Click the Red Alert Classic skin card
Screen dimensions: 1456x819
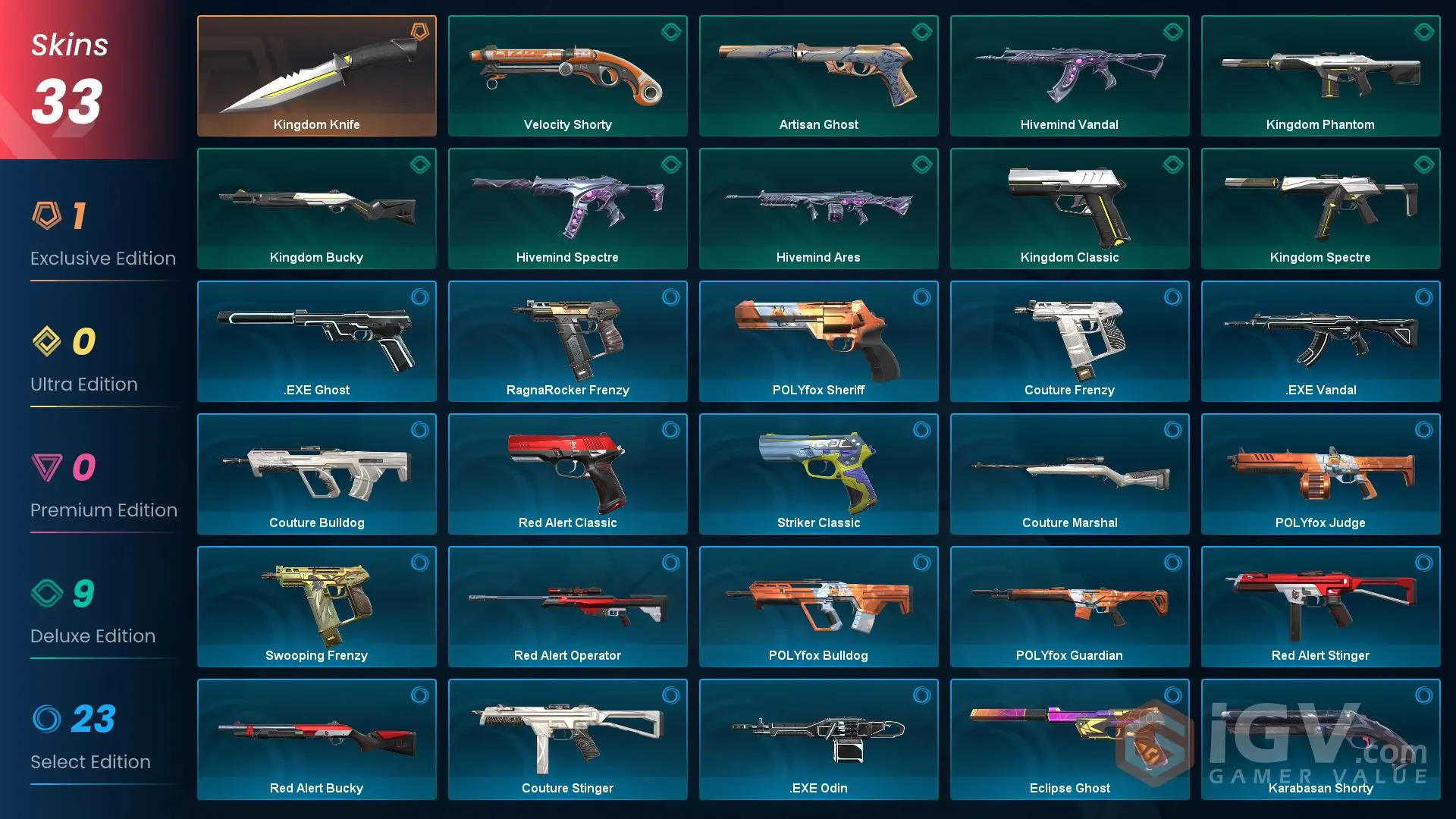click(567, 473)
